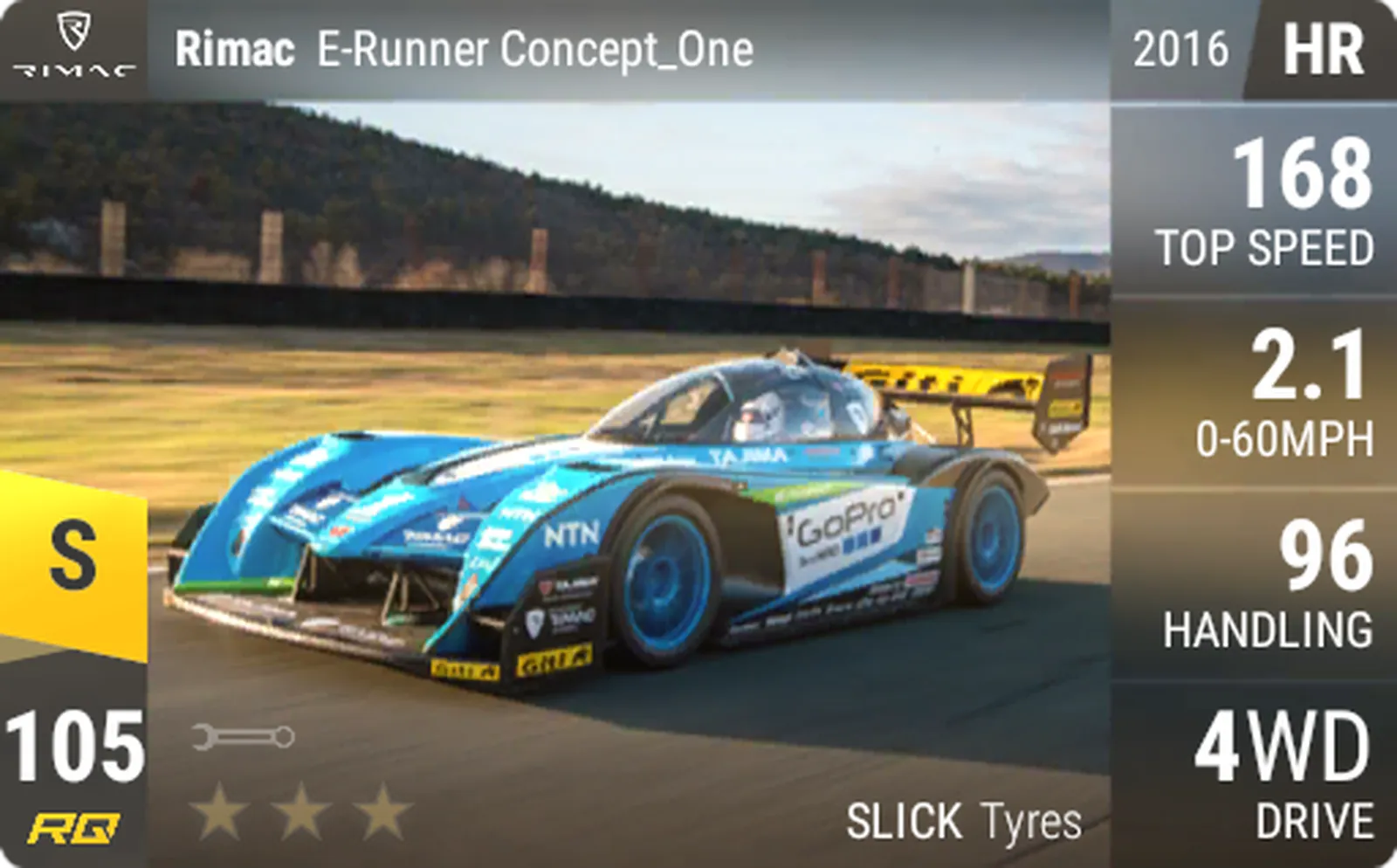Viewport: 1397px width, 868px height.
Task: Open the wrench tuning icon
Action: (244, 737)
